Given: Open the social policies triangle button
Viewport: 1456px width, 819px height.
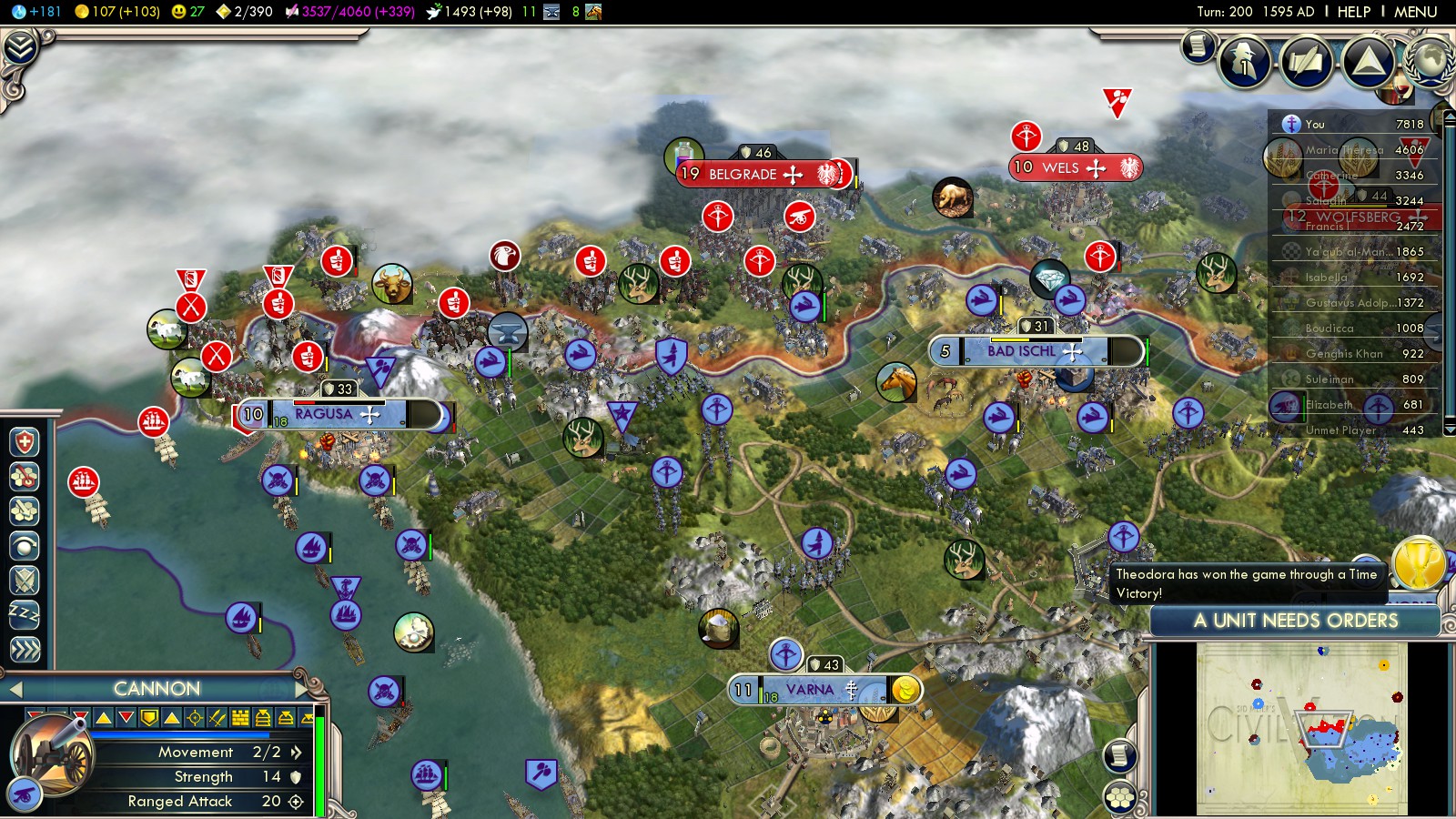Looking at the screenshot, I should tap(1368, 62).
